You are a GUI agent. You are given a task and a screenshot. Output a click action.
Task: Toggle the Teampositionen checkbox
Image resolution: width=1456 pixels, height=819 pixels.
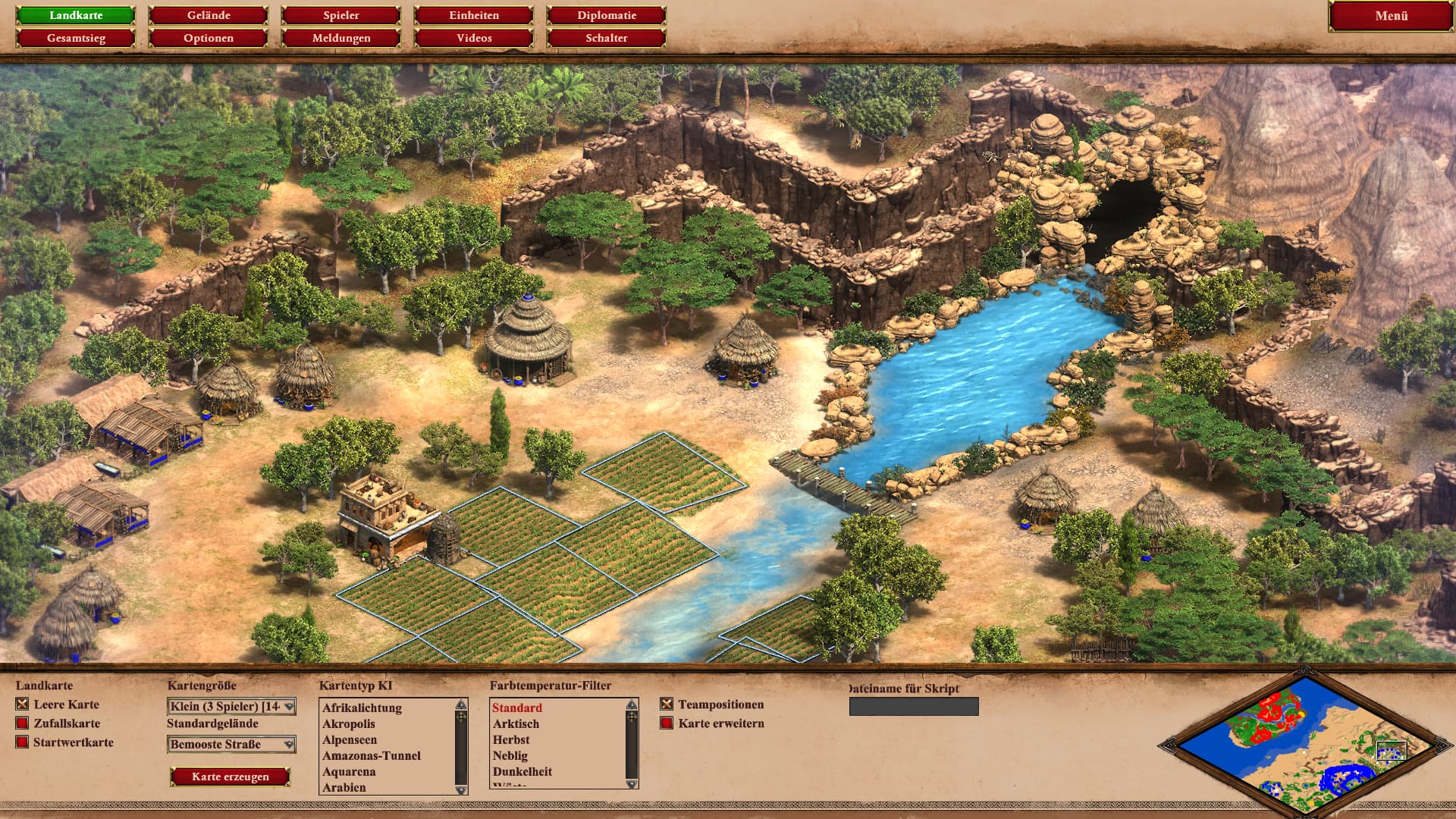click(x=667, y=704)
